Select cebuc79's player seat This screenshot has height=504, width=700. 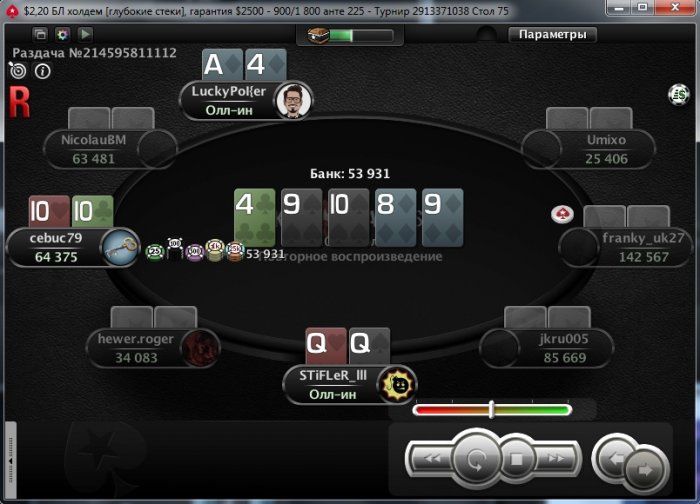58,247
